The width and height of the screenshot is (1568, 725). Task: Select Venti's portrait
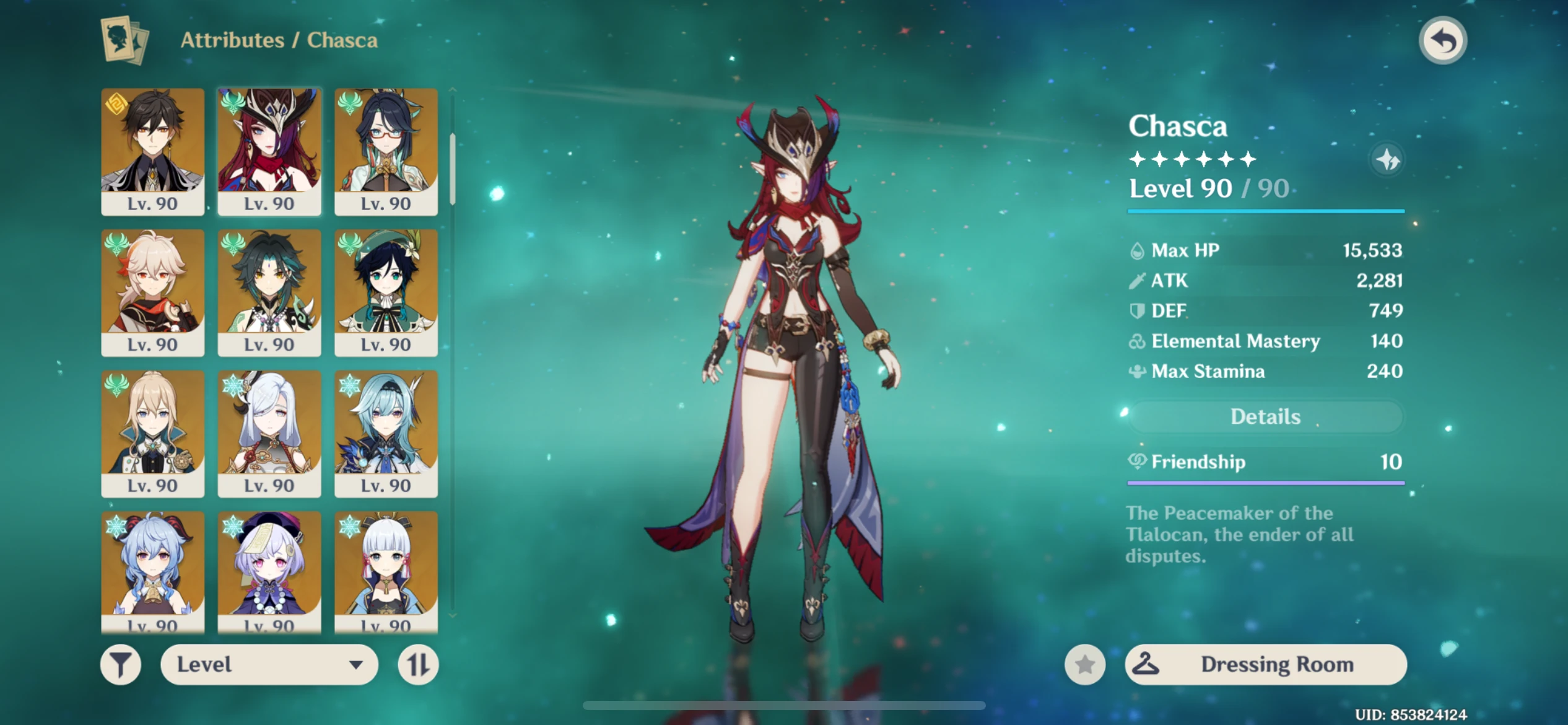386,291
